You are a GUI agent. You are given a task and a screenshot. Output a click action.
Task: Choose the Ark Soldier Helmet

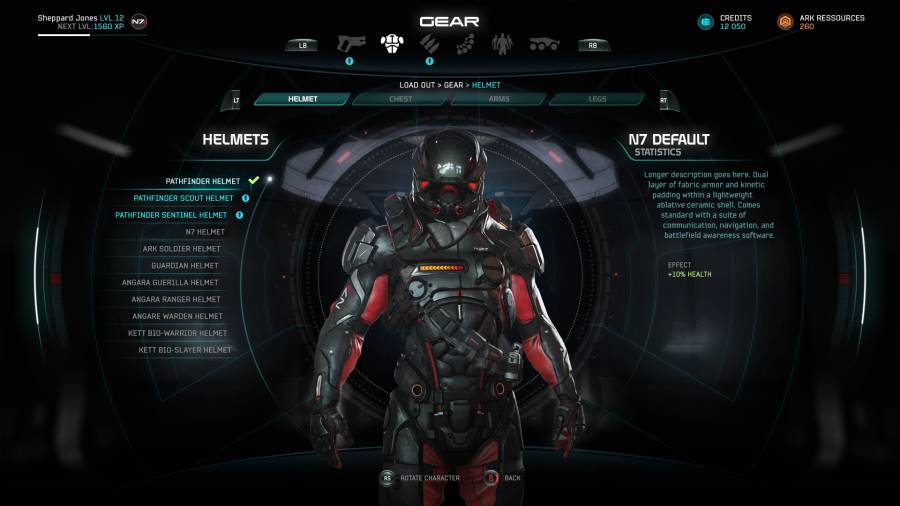(181, 249)
